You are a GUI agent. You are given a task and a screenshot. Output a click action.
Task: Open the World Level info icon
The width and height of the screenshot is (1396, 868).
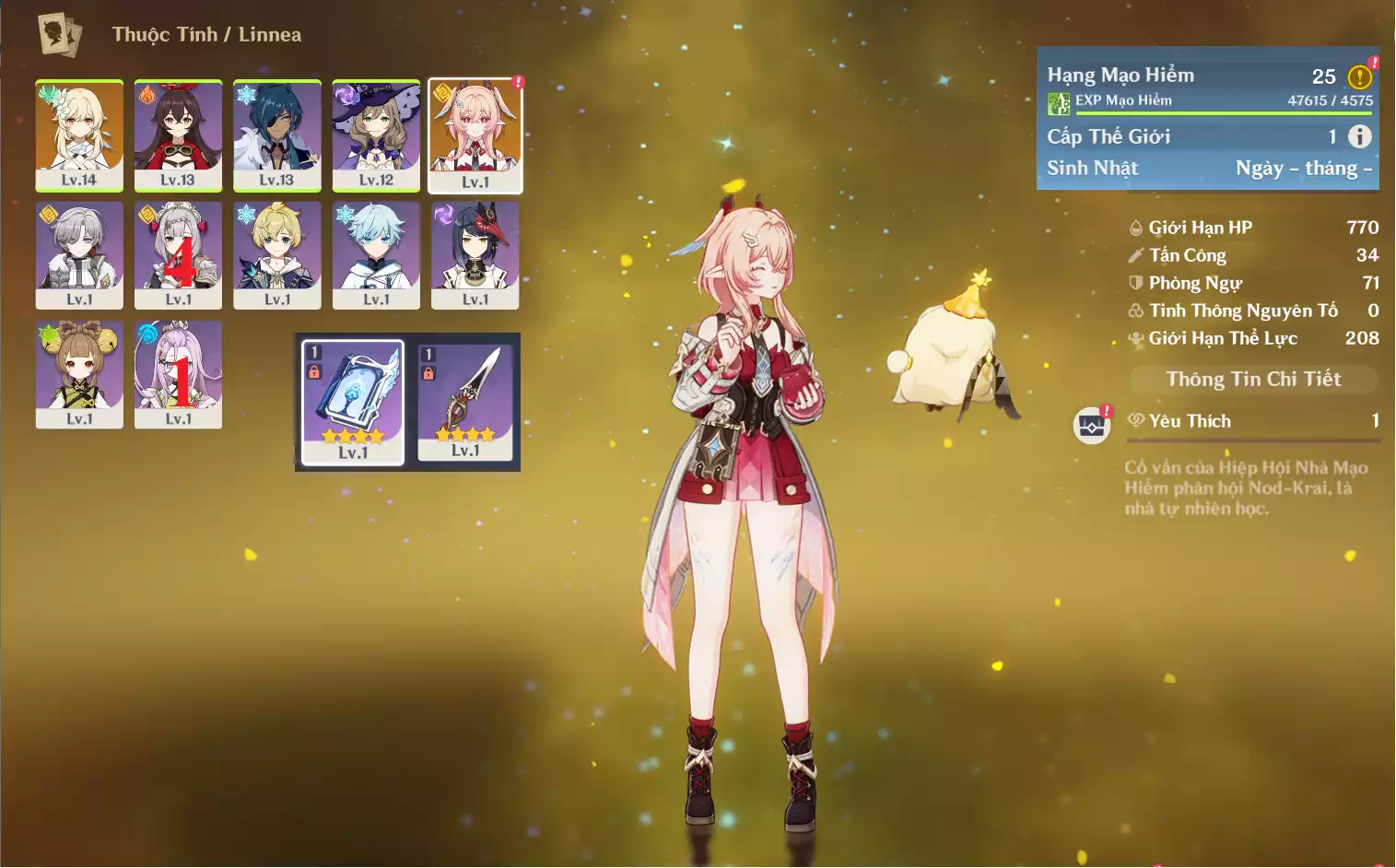point(1359,136)
